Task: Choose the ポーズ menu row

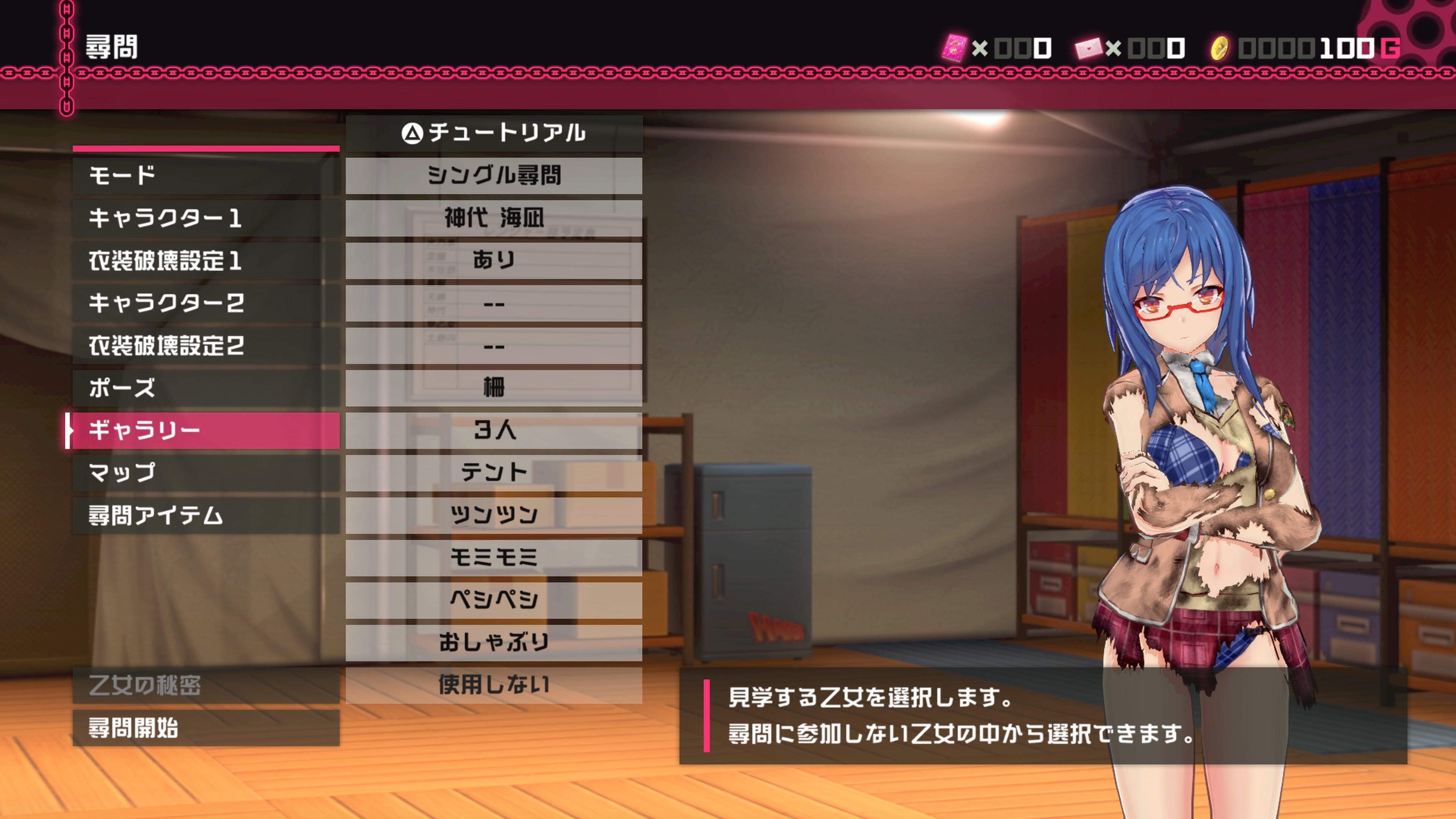Action: click(206, 388)
